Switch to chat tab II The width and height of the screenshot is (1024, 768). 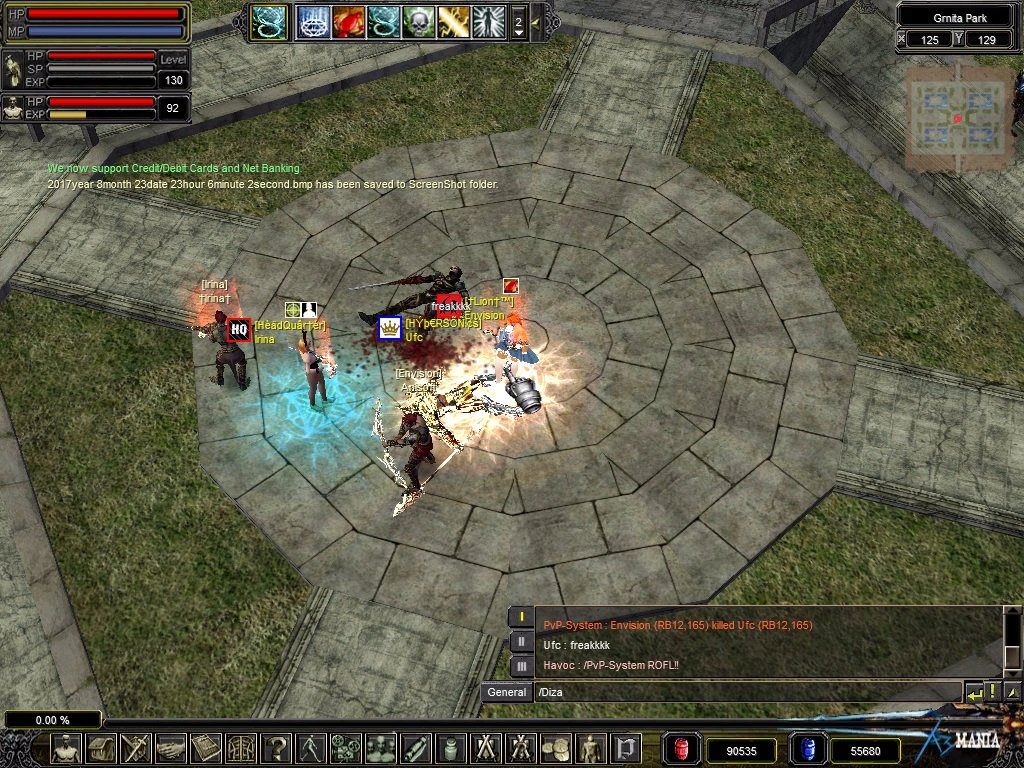tap(521, 641)
